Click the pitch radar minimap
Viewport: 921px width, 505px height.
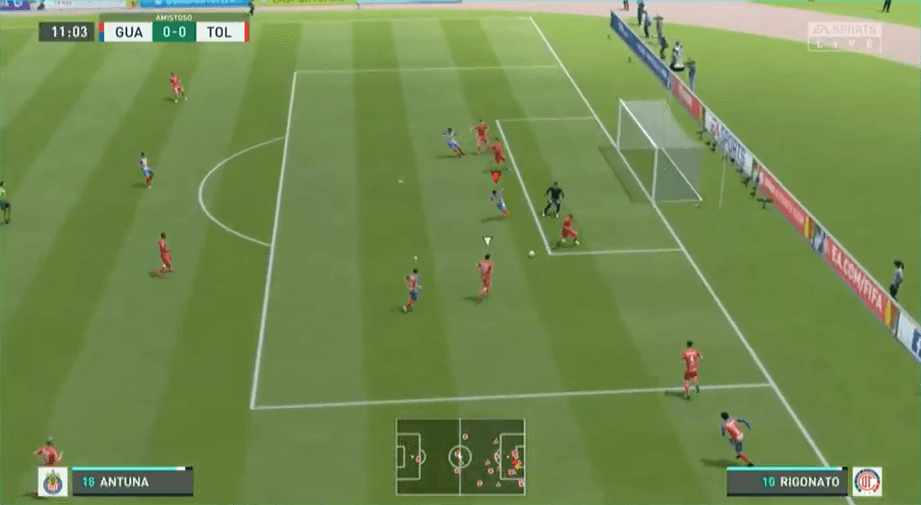point(460,456)
